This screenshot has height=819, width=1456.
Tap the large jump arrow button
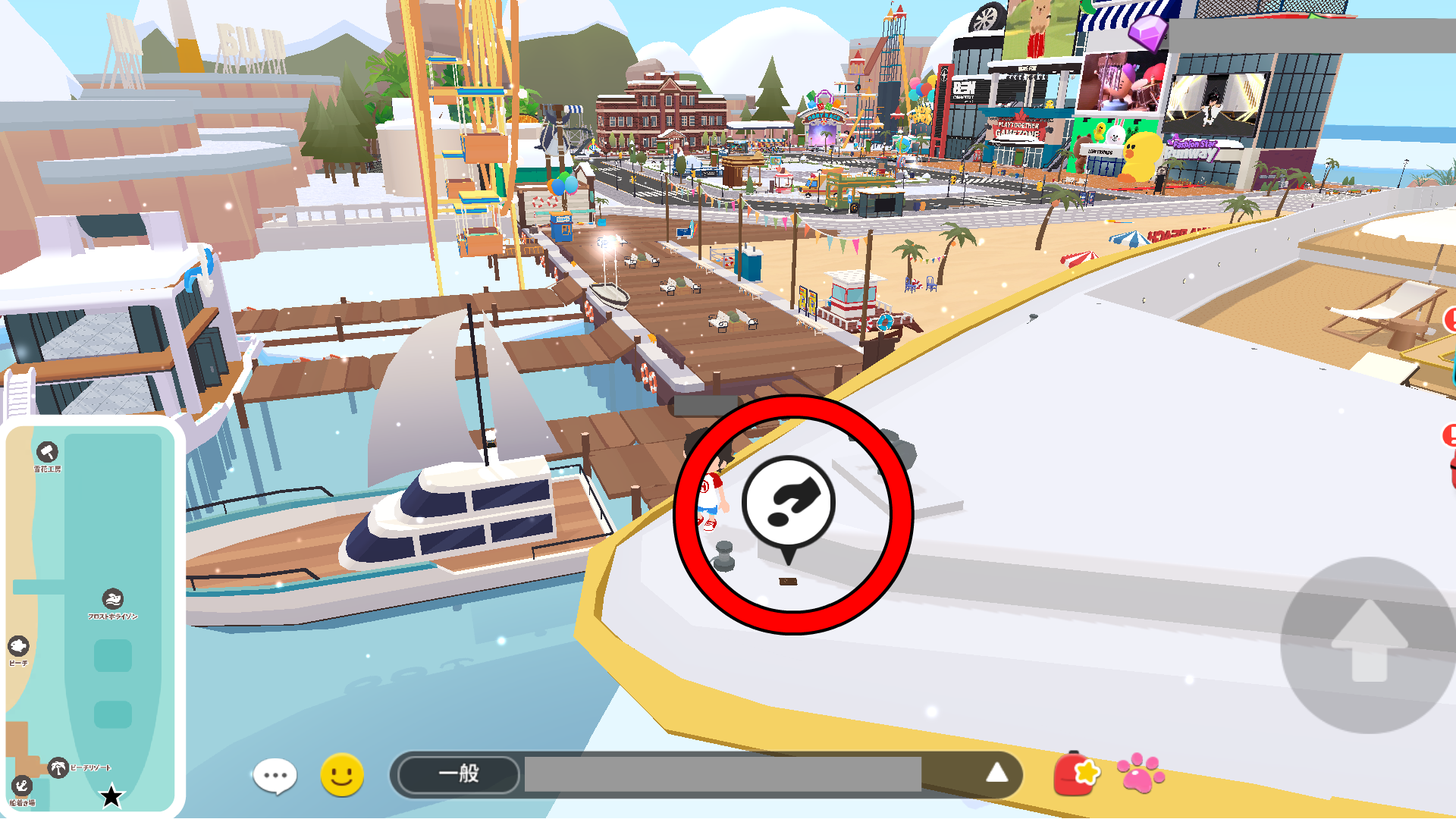pyautogui.click(x=1370, y=645)
